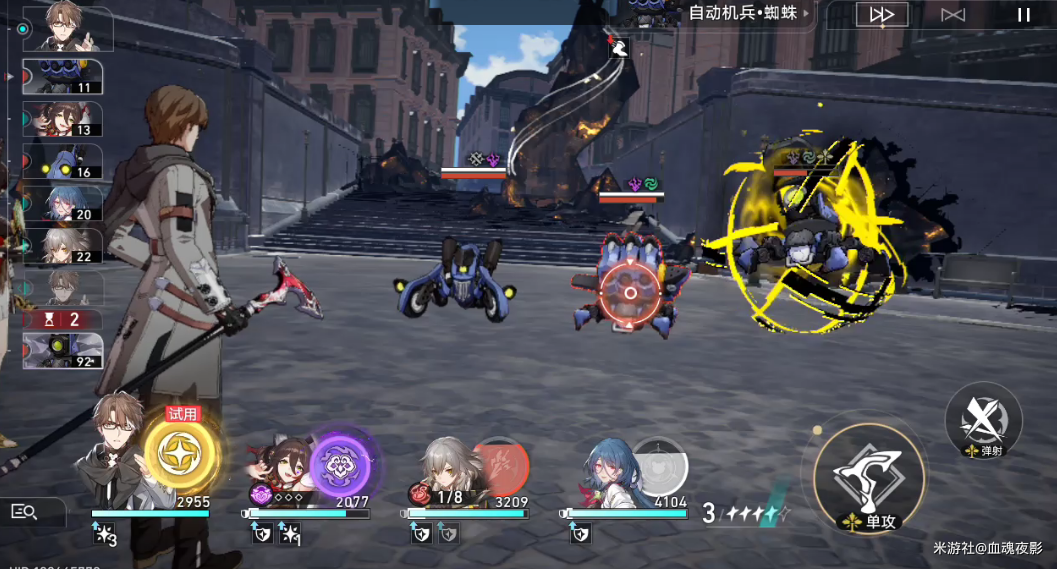
Task: Select the turn order portrait marked 13
Action: pos(62,119)
